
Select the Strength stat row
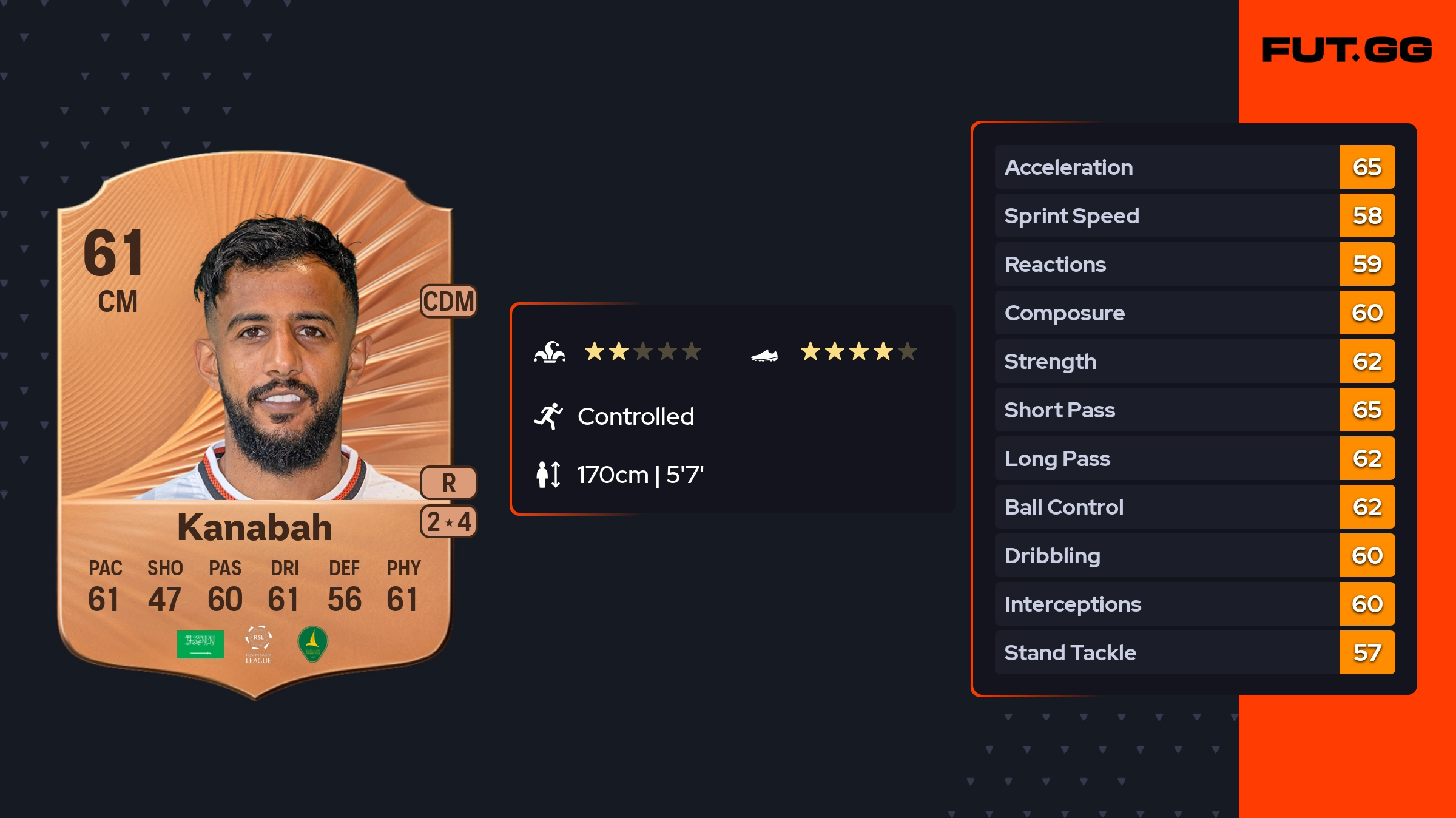click(1194, 361)
